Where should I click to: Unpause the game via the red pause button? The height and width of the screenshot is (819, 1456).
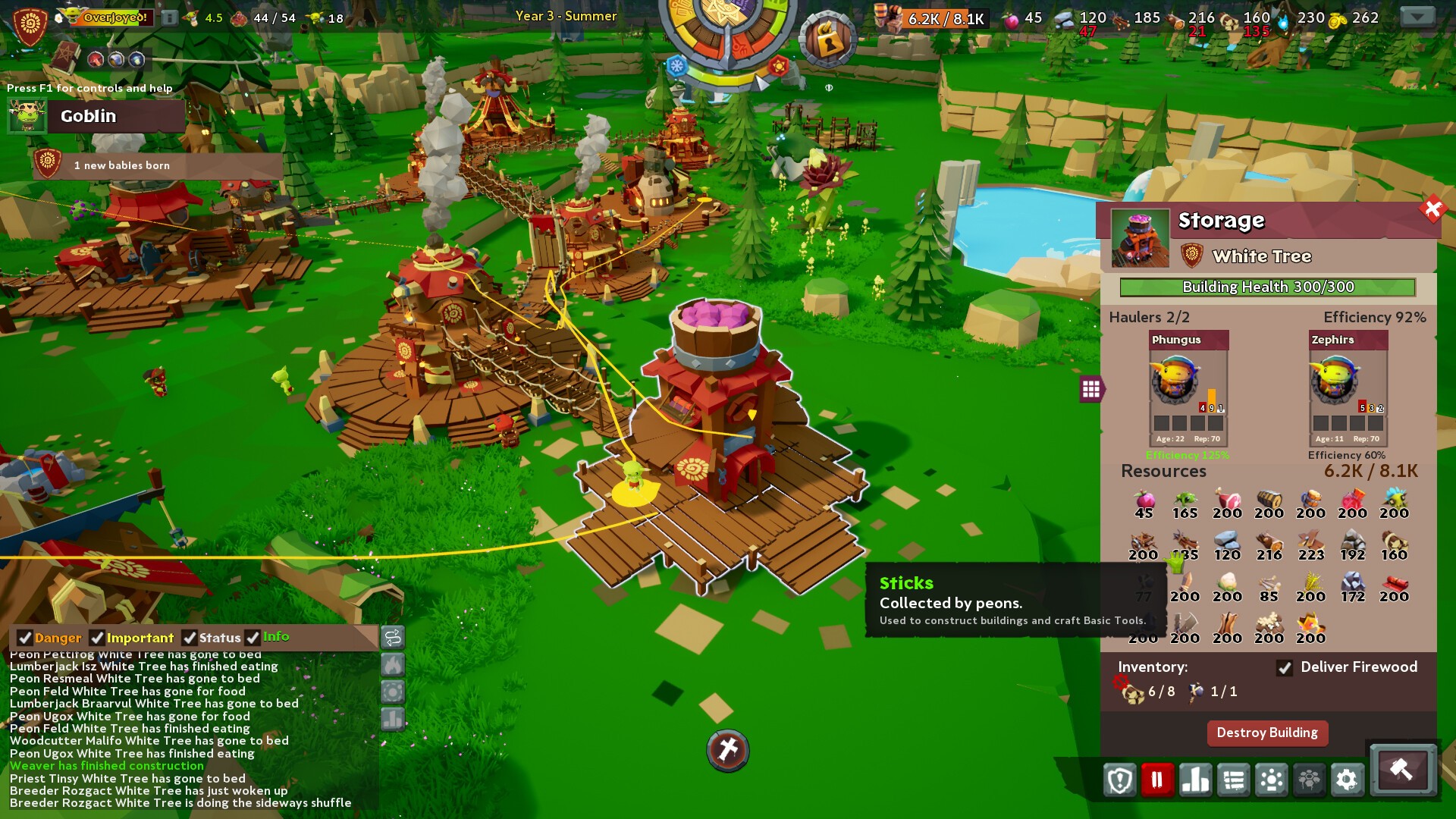[1156, 780]
